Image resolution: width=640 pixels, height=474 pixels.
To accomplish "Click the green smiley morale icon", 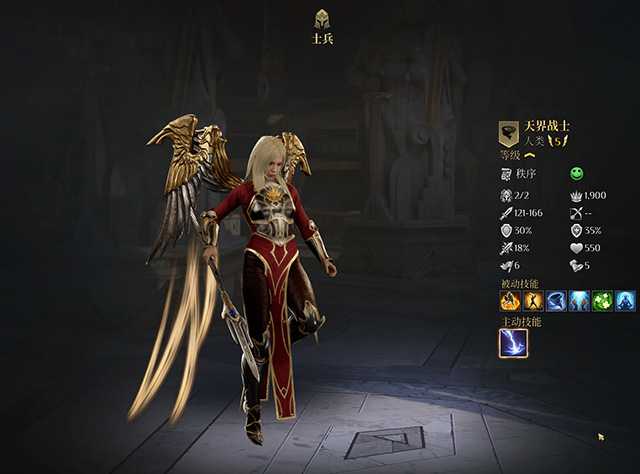I will pyautogui.click(x=577, y=173).
